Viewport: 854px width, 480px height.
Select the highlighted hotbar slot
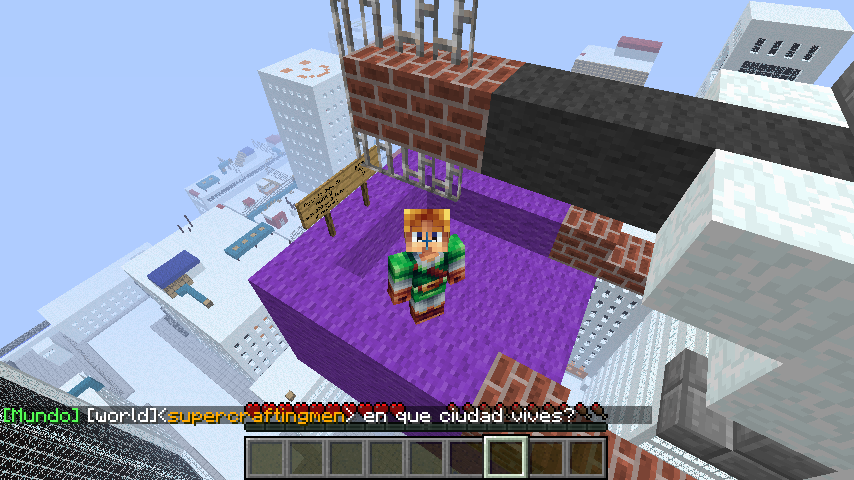point(504,457)
